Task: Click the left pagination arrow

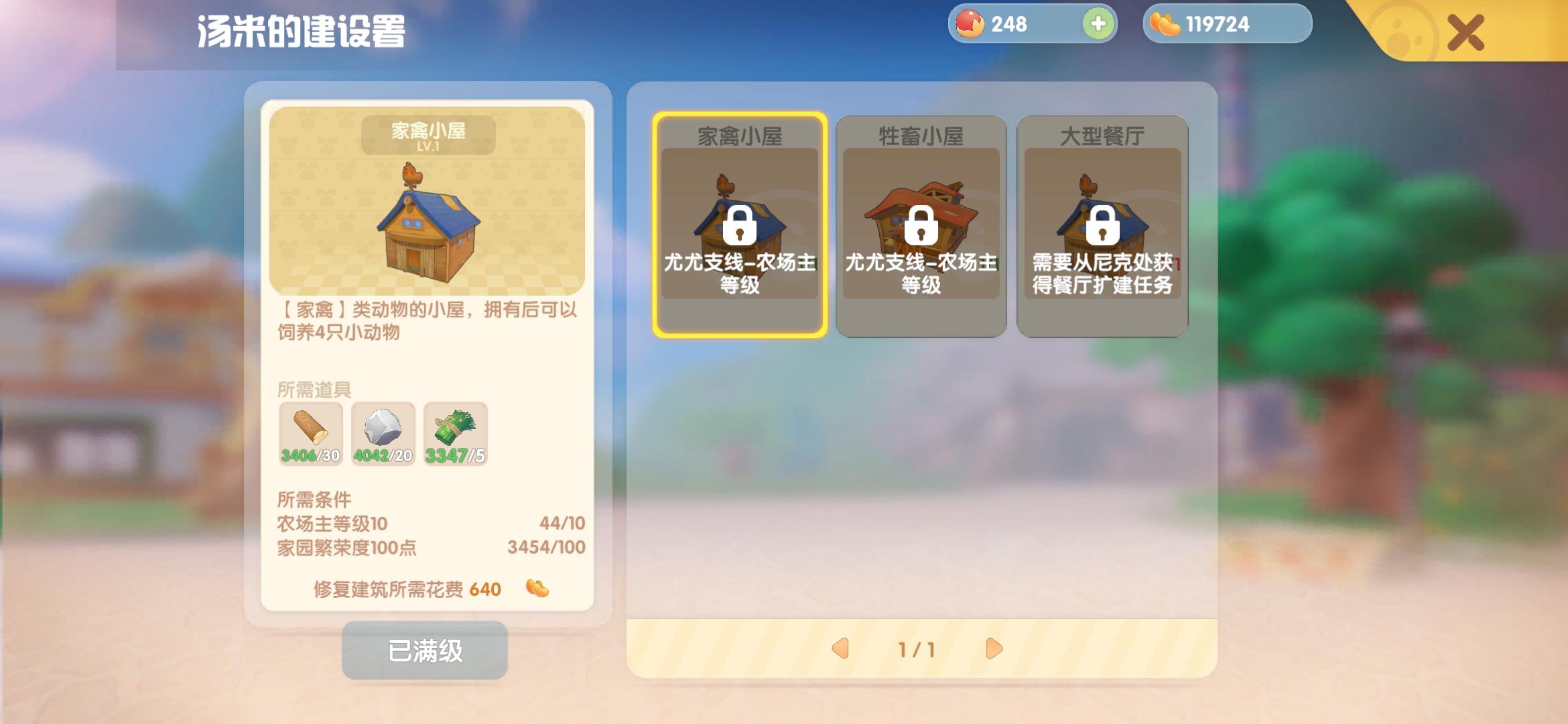Action: coord(840,649)
